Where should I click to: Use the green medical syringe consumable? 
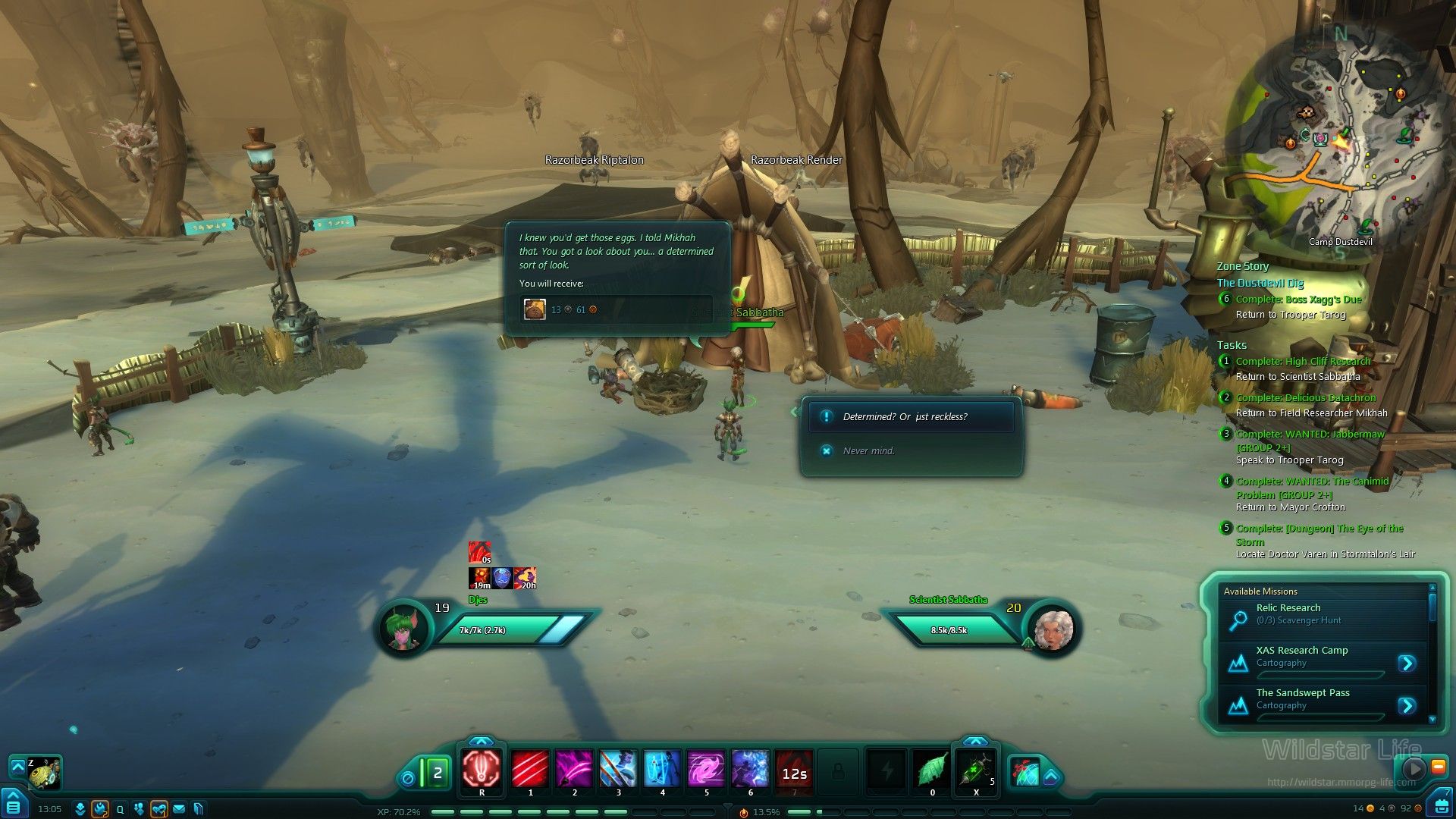[975, 770]
